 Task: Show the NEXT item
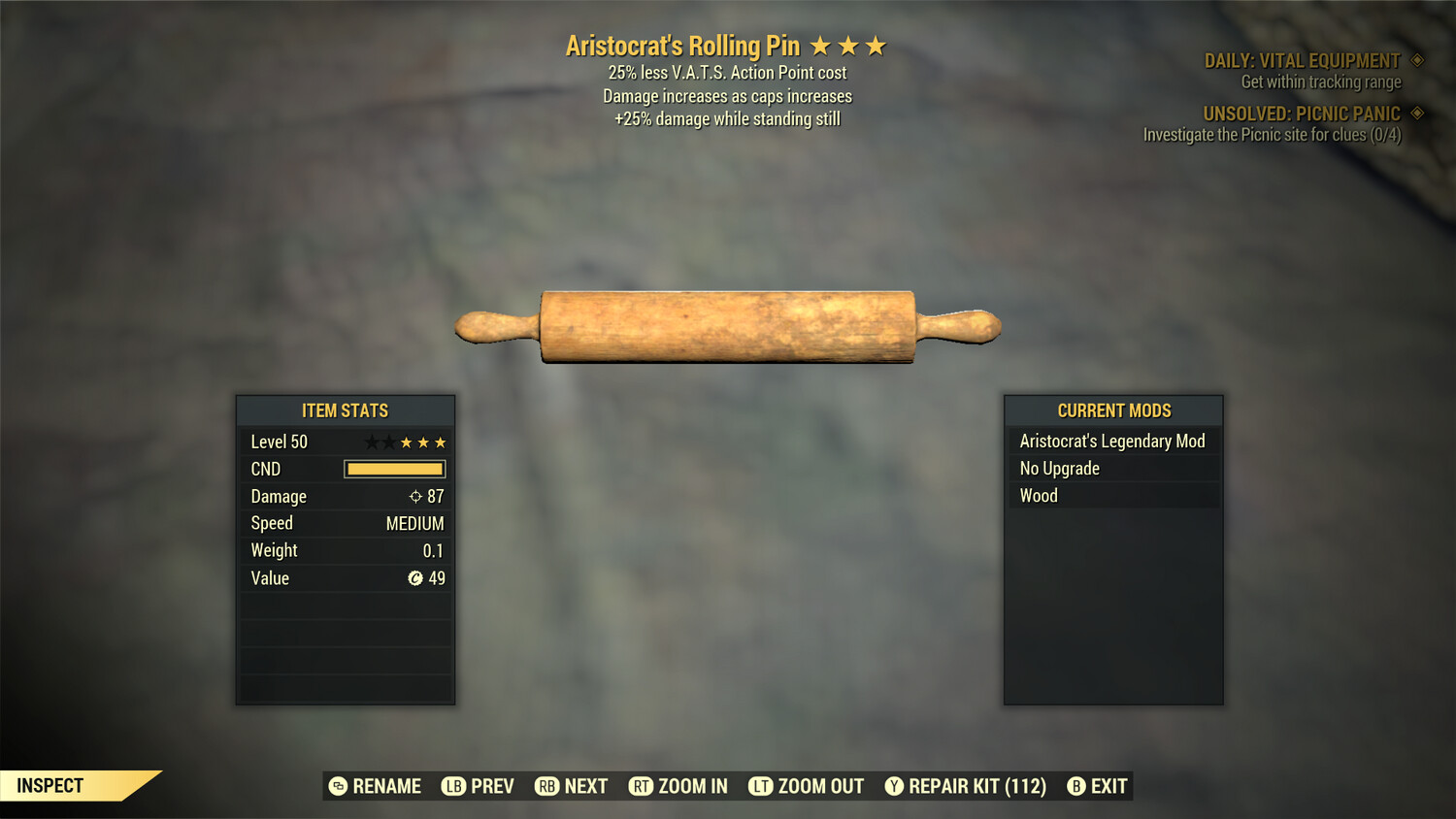(x=571, y=786)
